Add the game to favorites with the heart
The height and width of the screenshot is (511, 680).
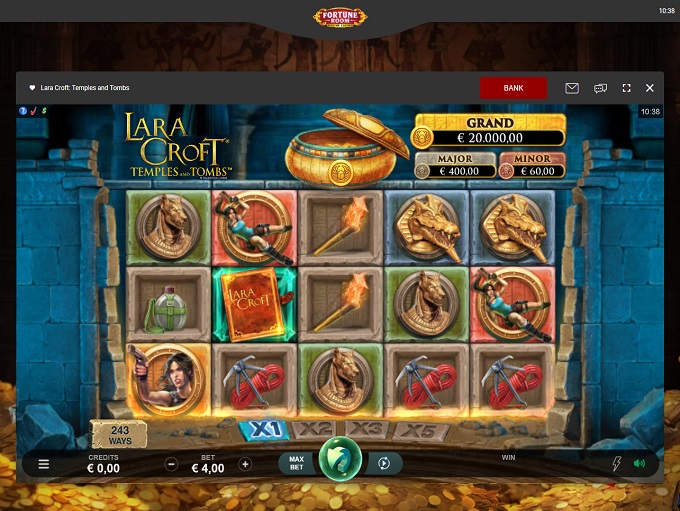(x=32, y=88)
